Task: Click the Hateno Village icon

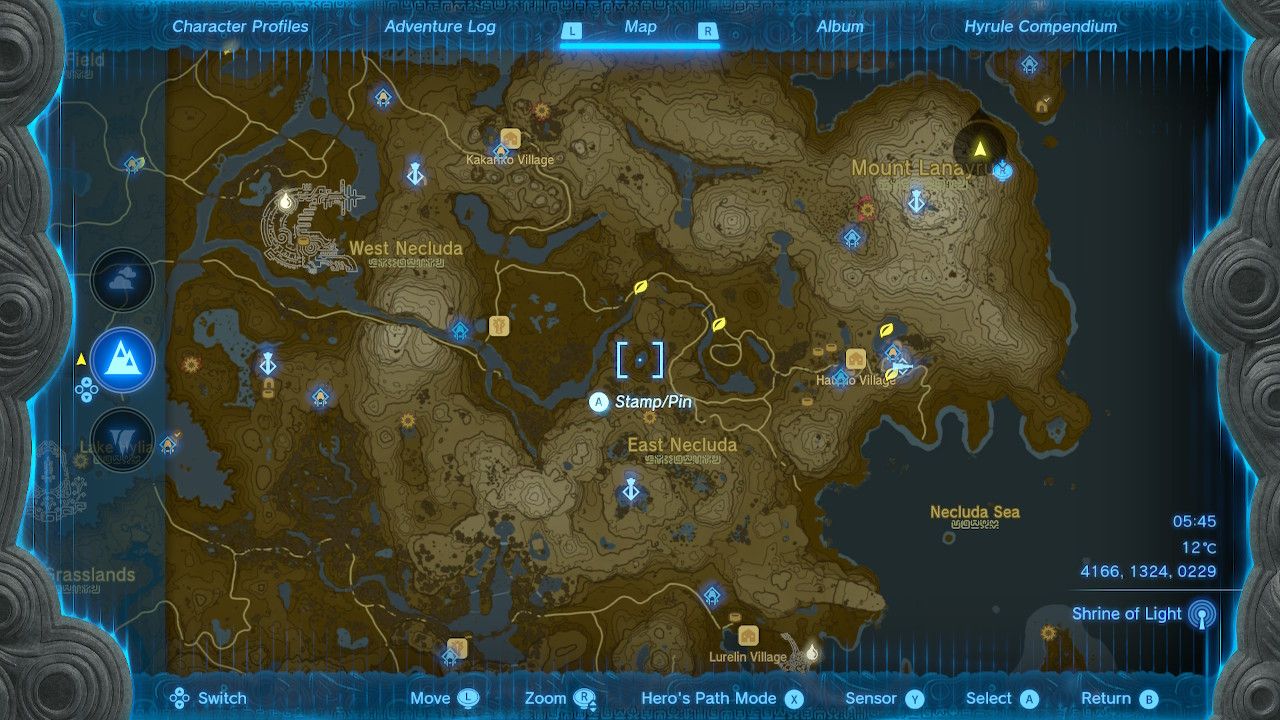Action: point(856,359)
